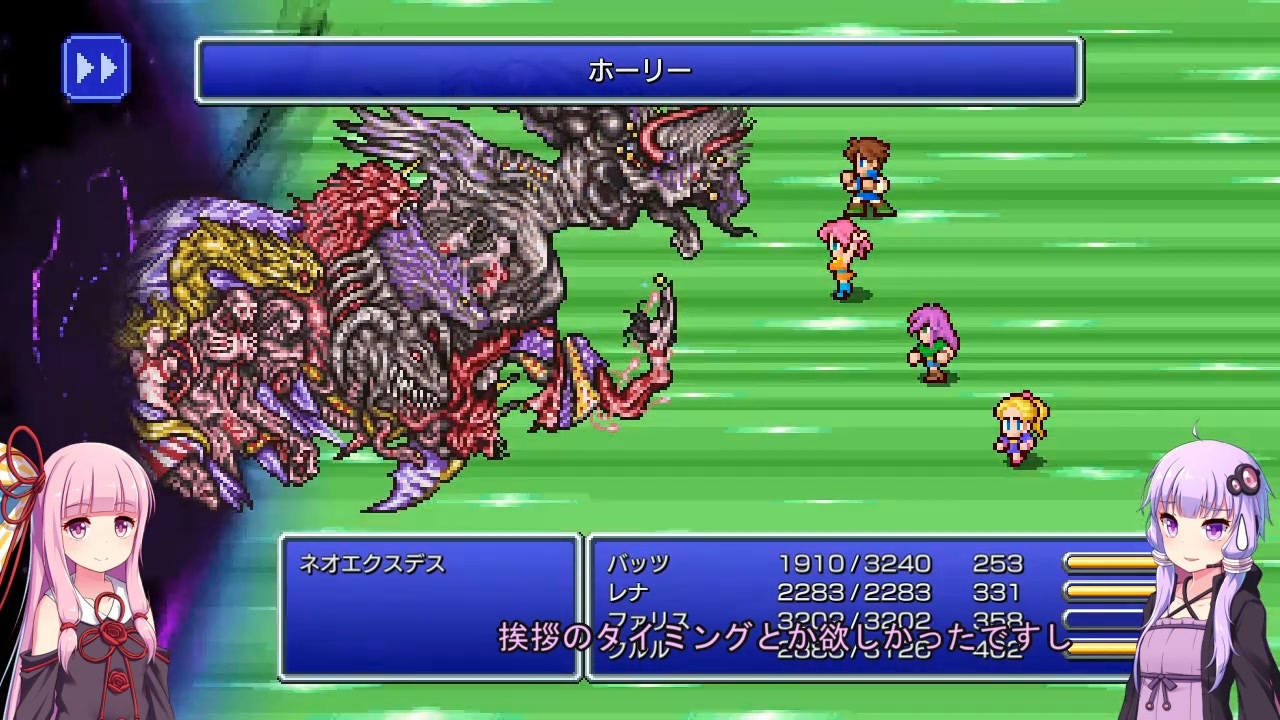
Task: Select バッツ in the status list
Action: [640, 563]
